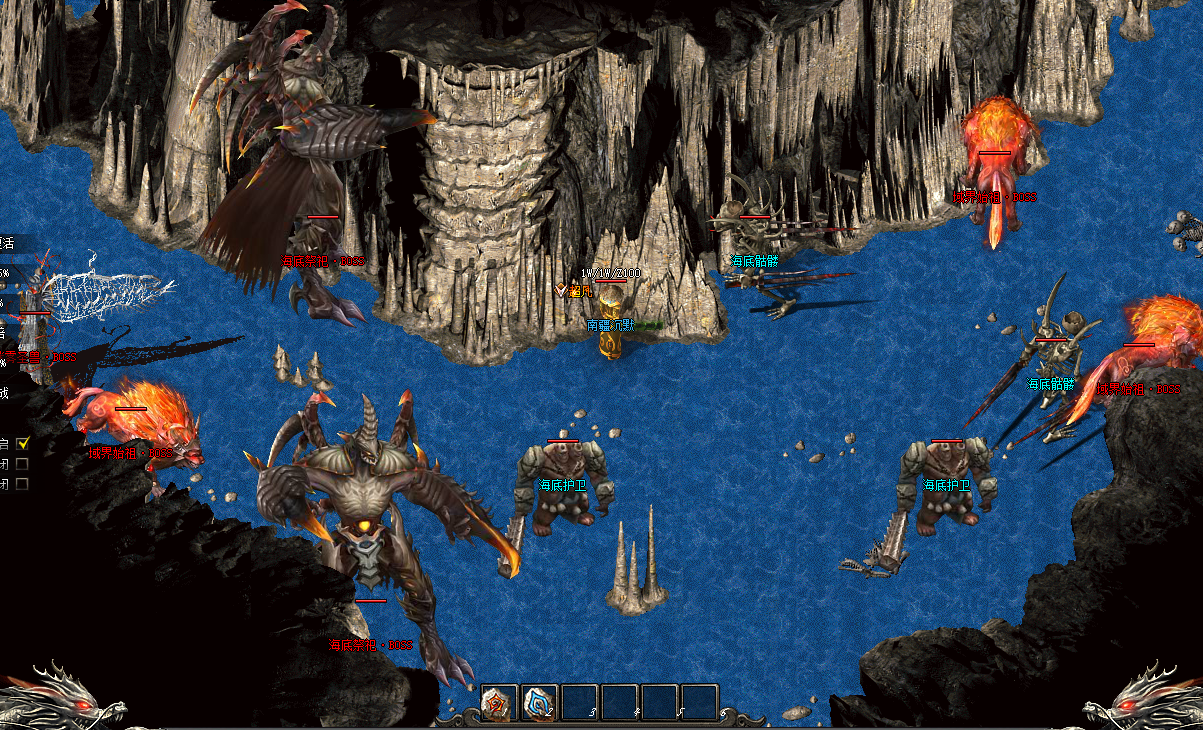Use the red spiral rune stone in slot 1
Viewport: 1203px width, 730px height.
tap(499, 703)
